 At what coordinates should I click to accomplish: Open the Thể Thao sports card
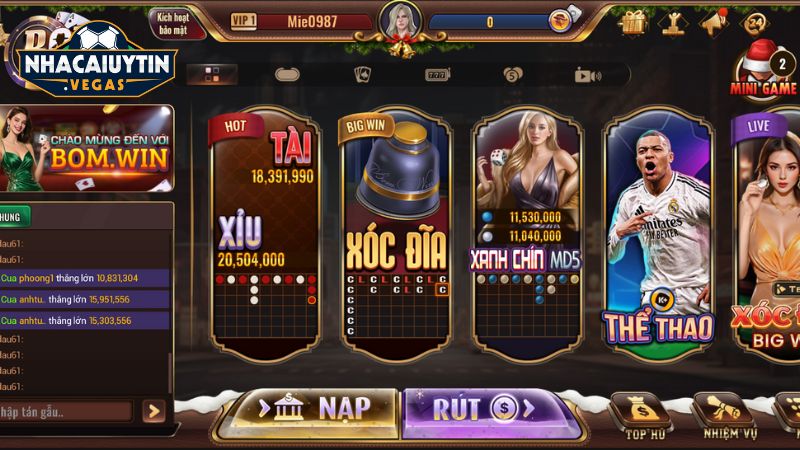point(658,235)
